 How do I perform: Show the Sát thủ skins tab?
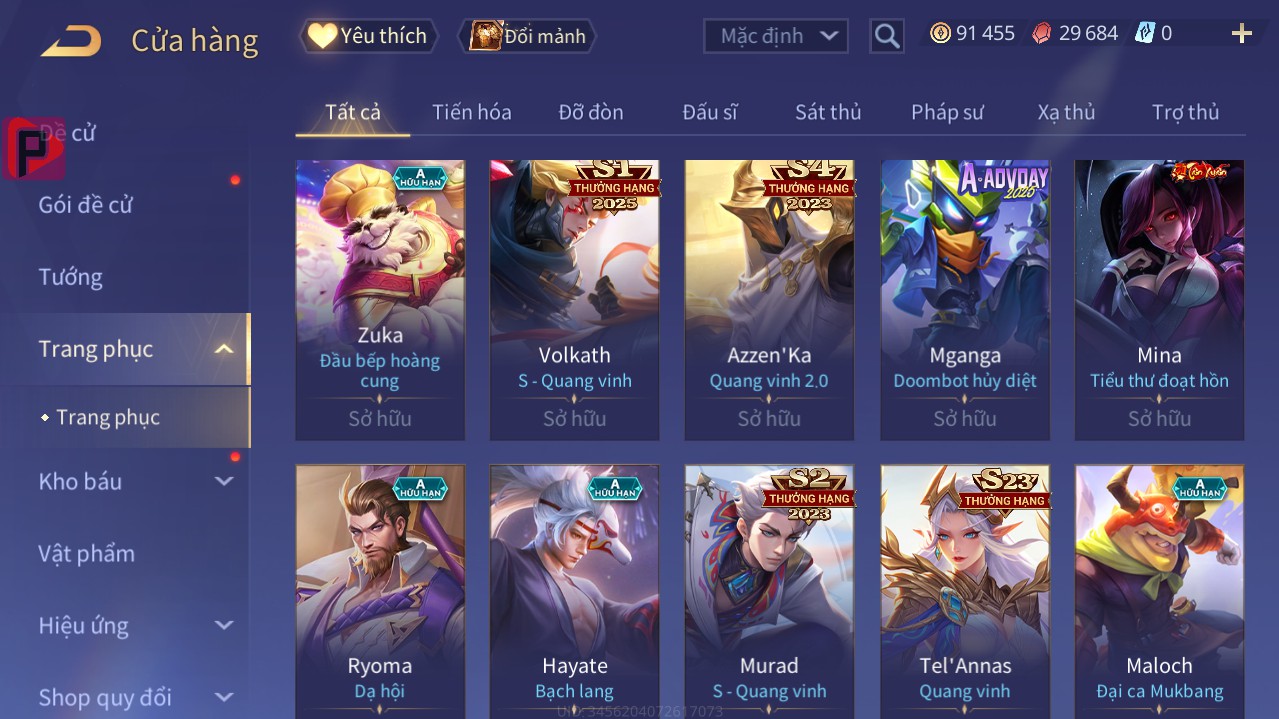827,112
